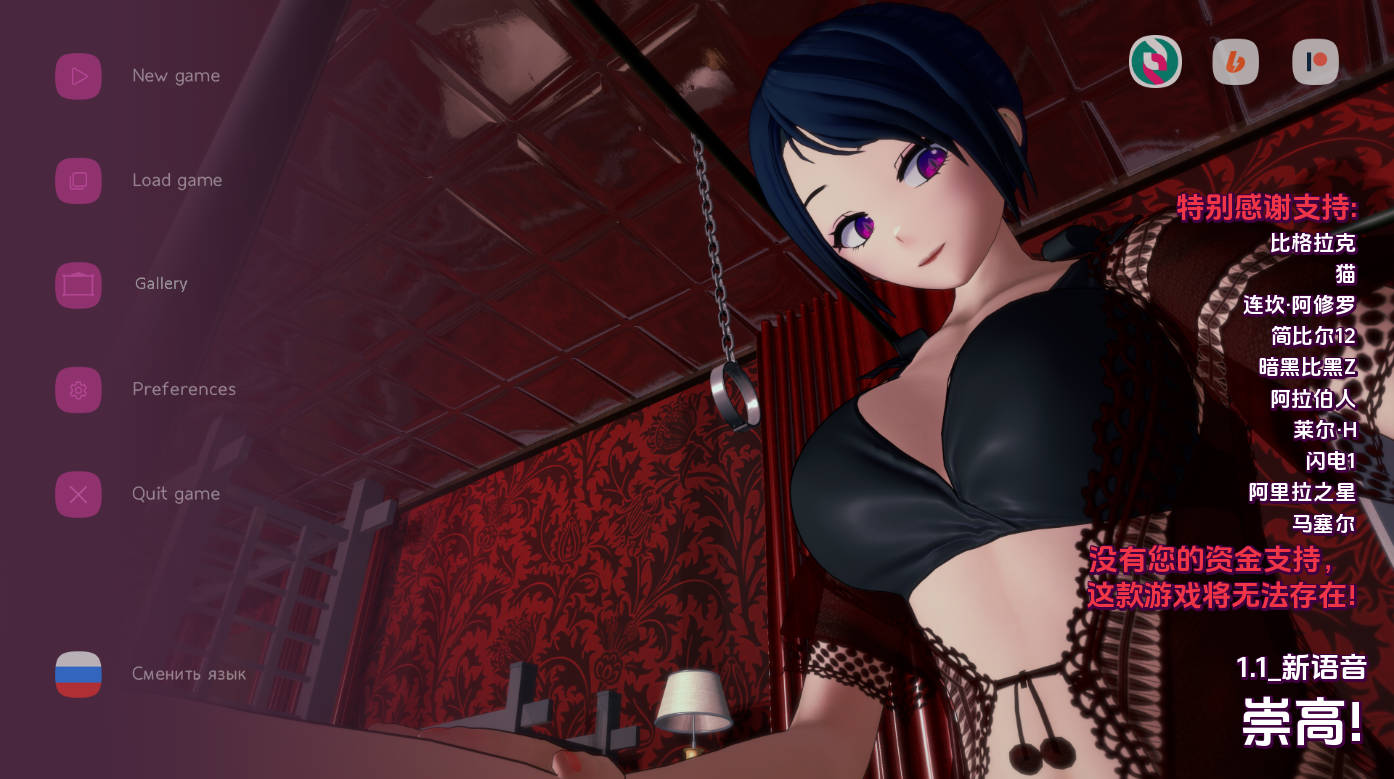
Task: Open the Gallery
Action: 160,284
